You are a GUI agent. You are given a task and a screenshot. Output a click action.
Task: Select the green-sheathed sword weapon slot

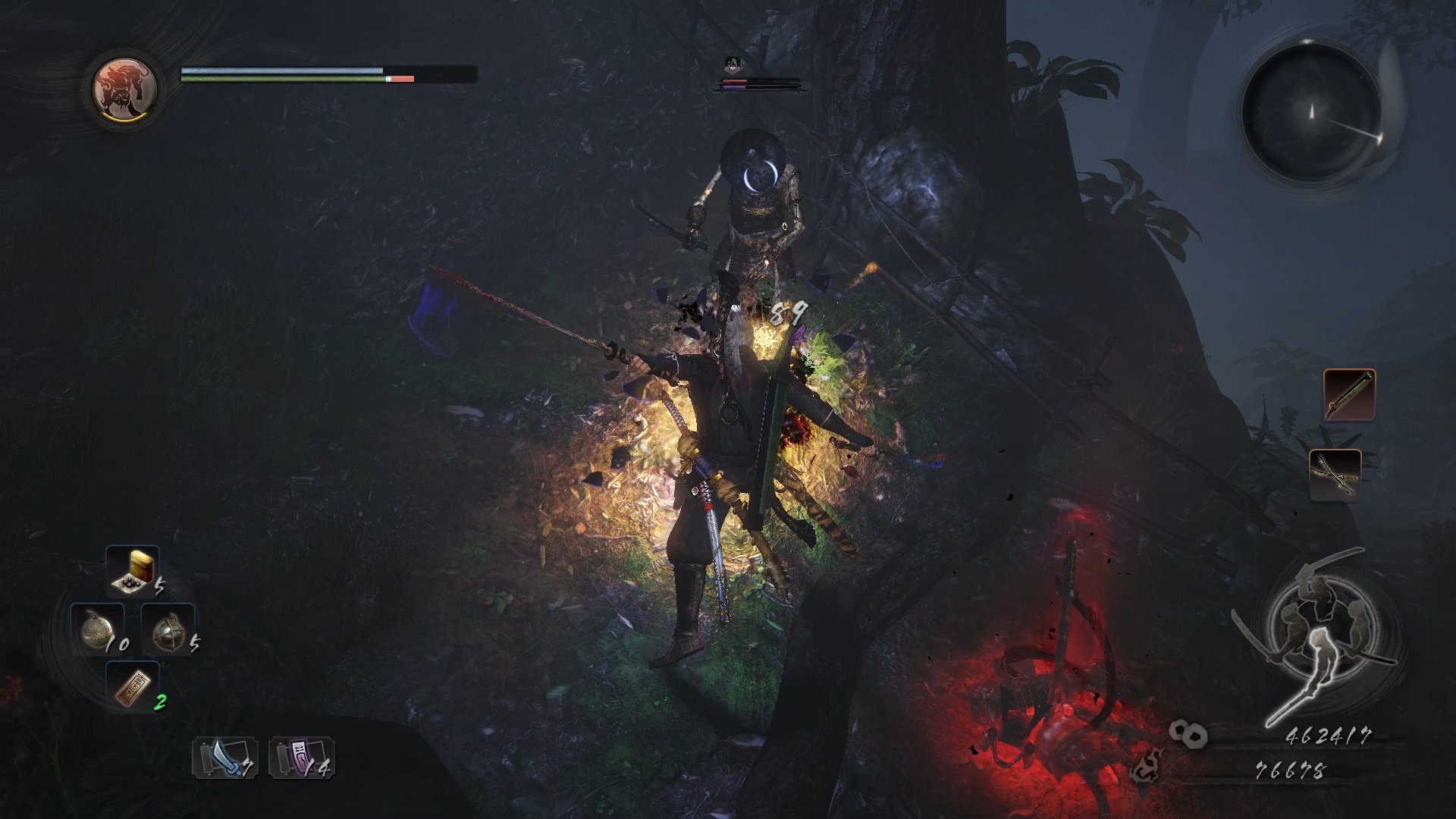[1349, 394]
